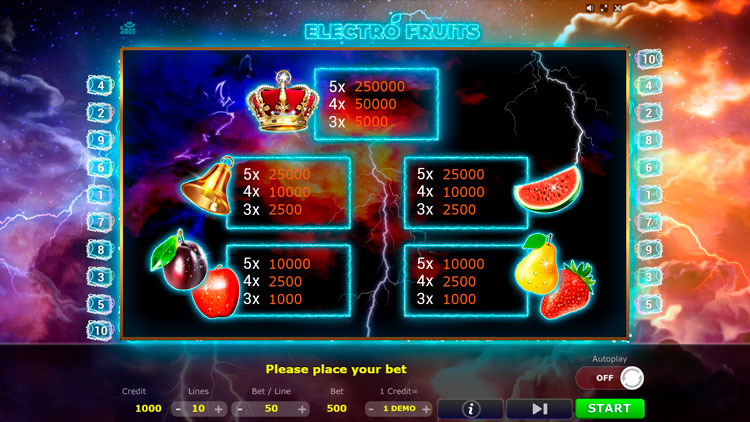Increase the number of Lines
This screenshot has width=750, height=422.
click(x=219, y=409)
